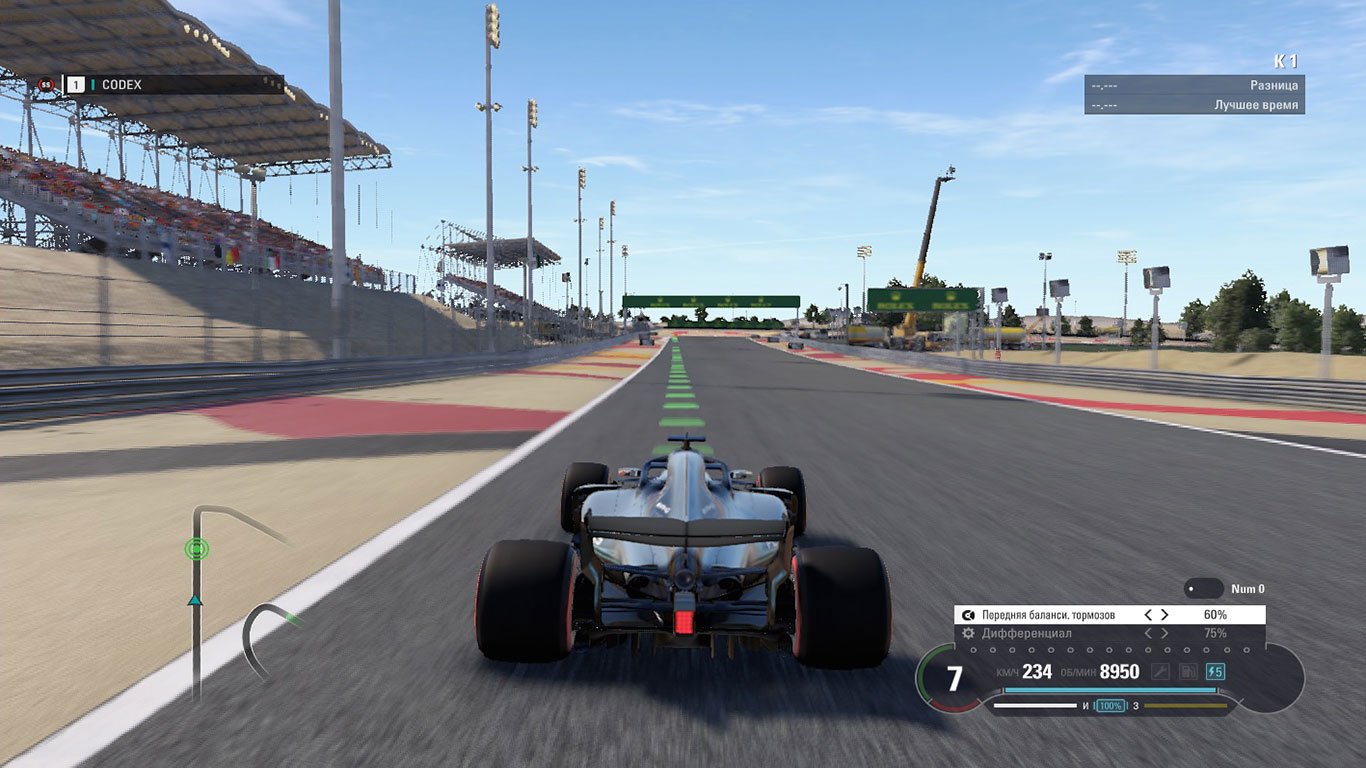The height and width of the screenshot is (768, 1366).
Task: Click the red SS logo next to CODEX
Action: click(46, 84)
